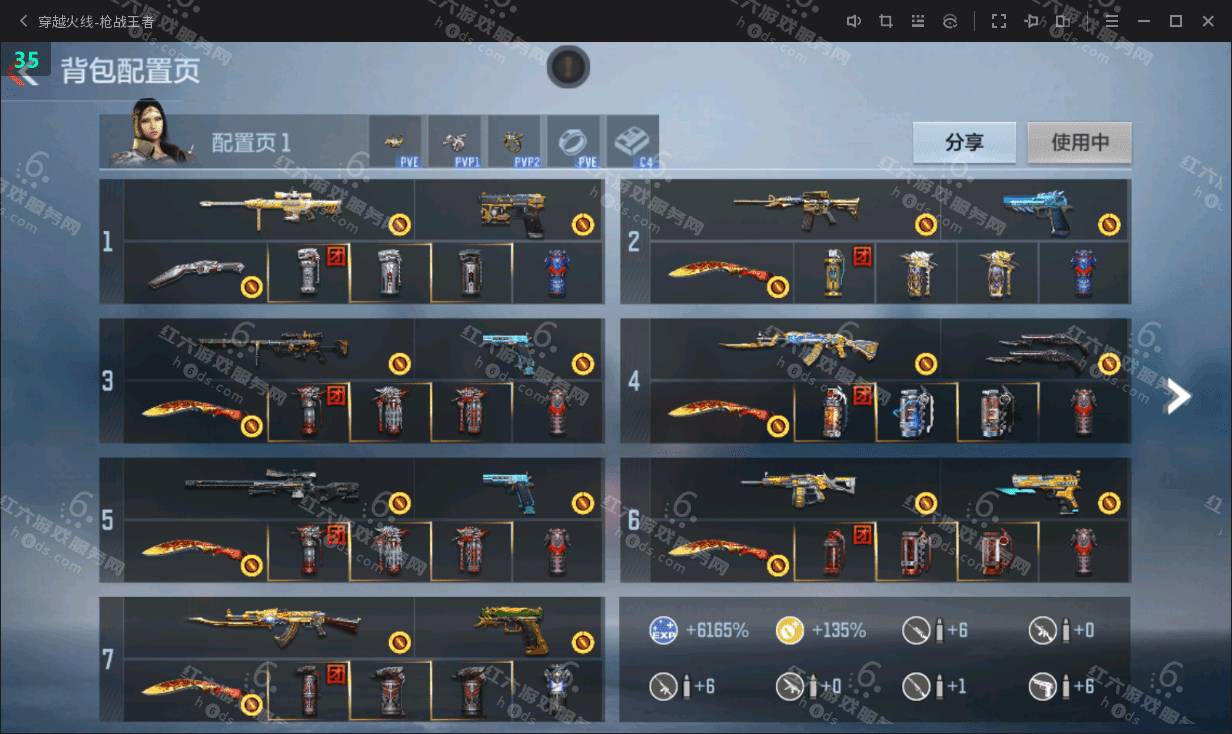Switch to the PVP1 tab

pos(456,142)
